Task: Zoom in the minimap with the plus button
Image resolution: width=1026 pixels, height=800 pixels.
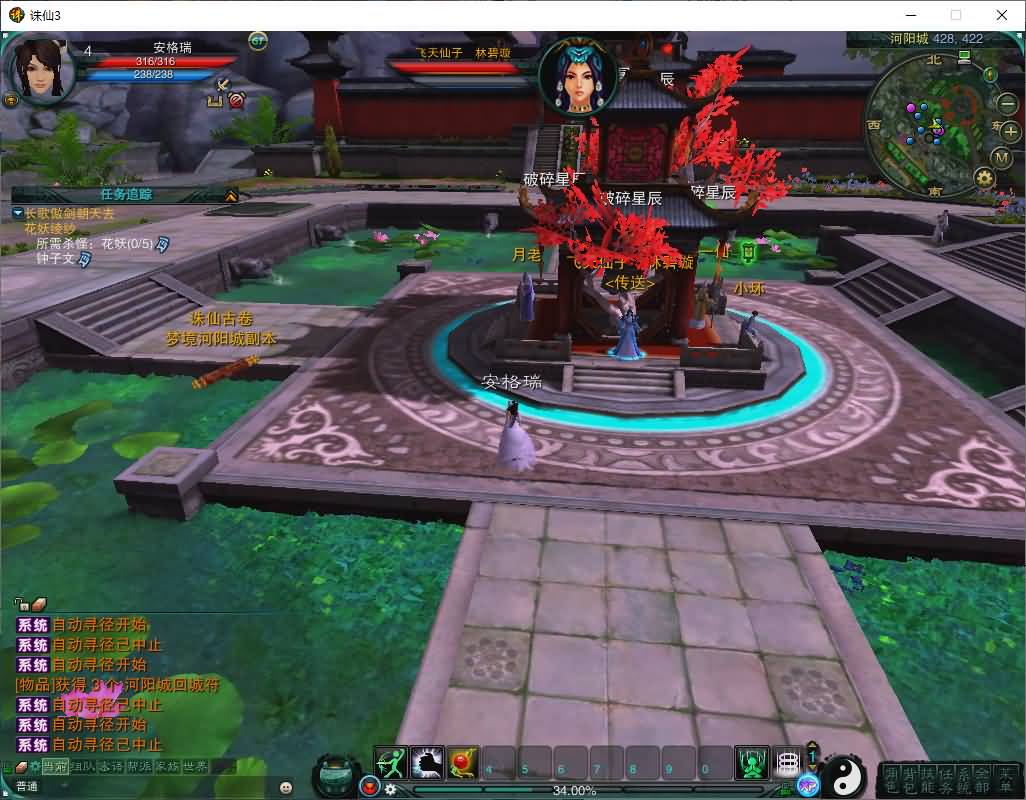Action: coord(1010,132)
